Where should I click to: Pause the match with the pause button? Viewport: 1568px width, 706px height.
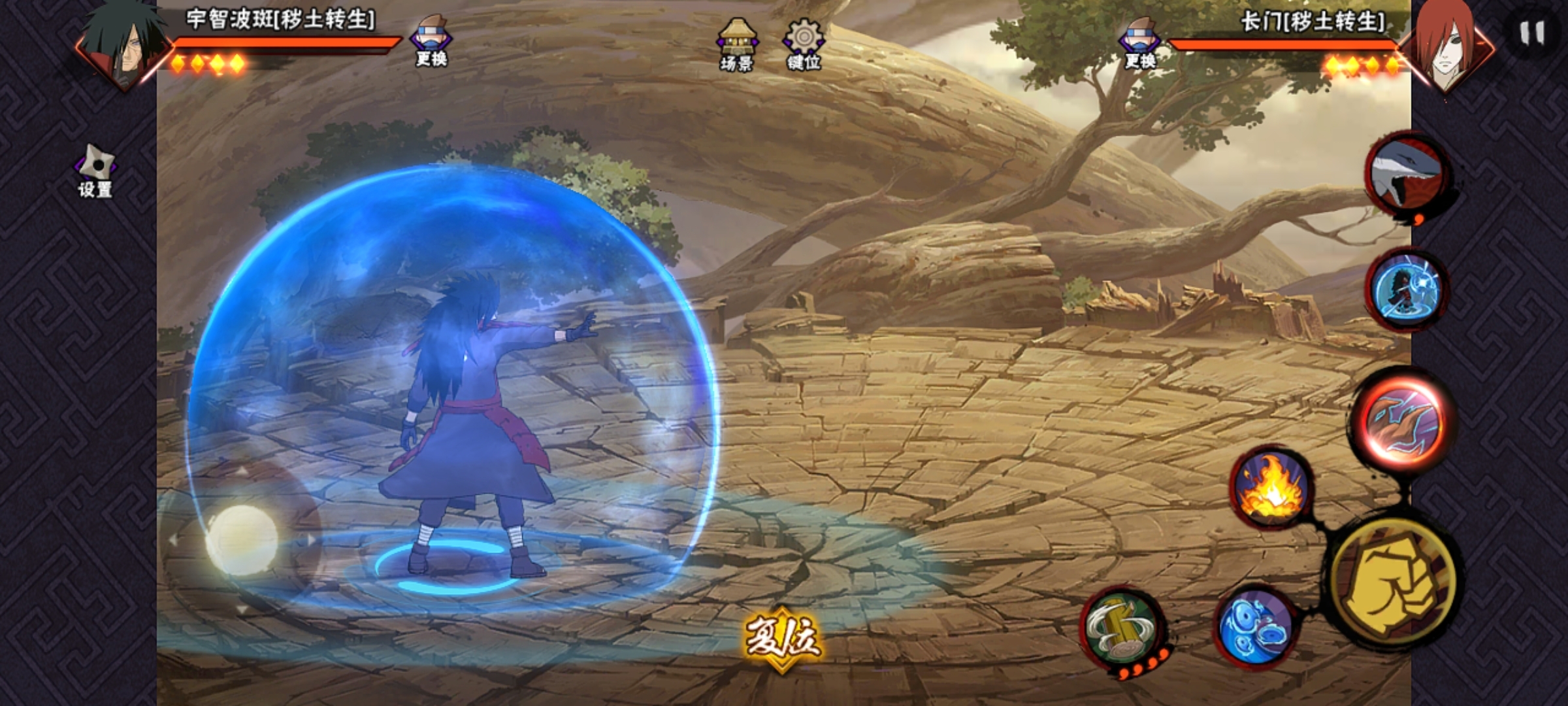(x=1531, y=33)
